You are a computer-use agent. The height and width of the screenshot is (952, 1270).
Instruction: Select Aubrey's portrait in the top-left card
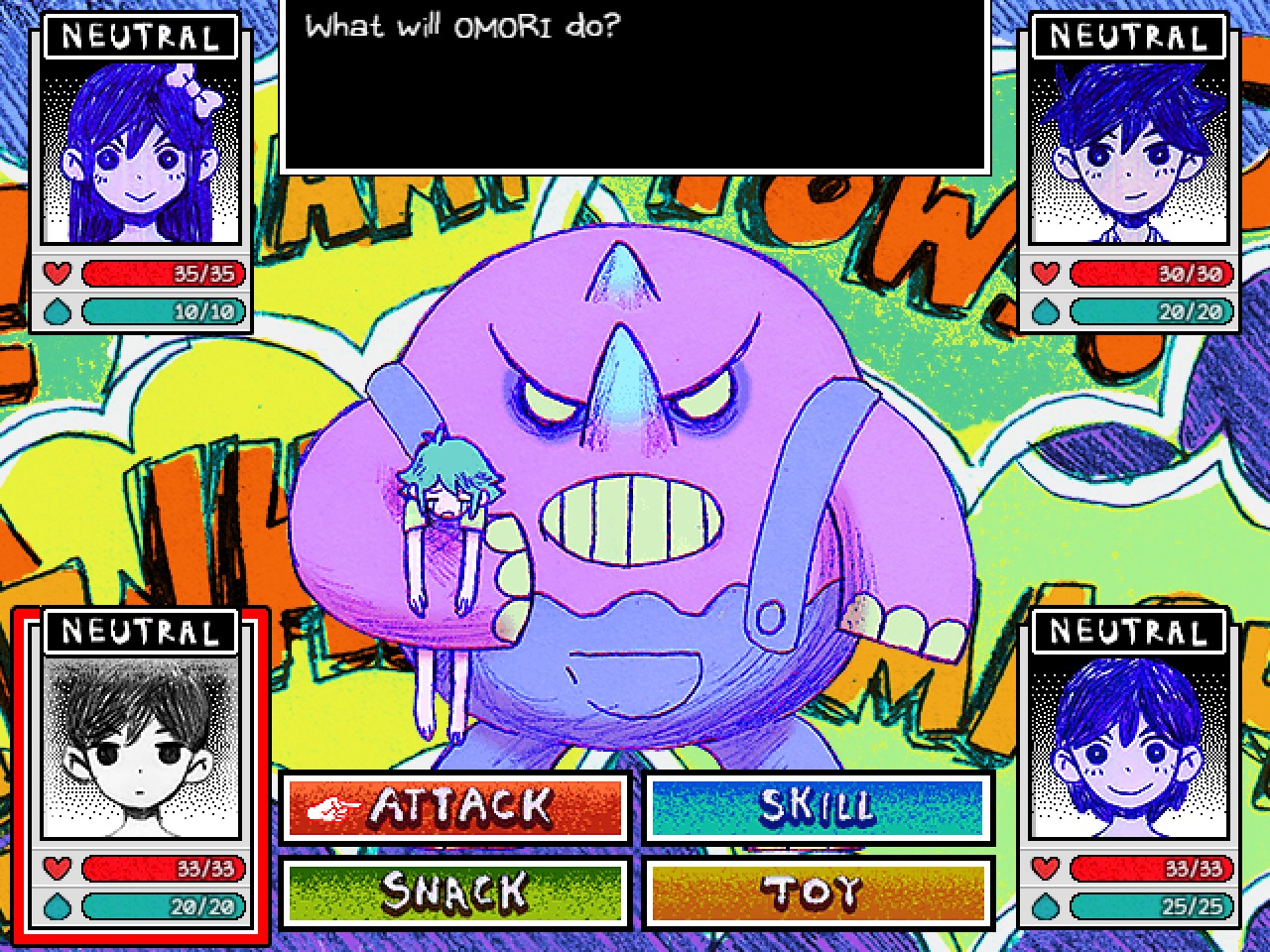tap(142, 154)
